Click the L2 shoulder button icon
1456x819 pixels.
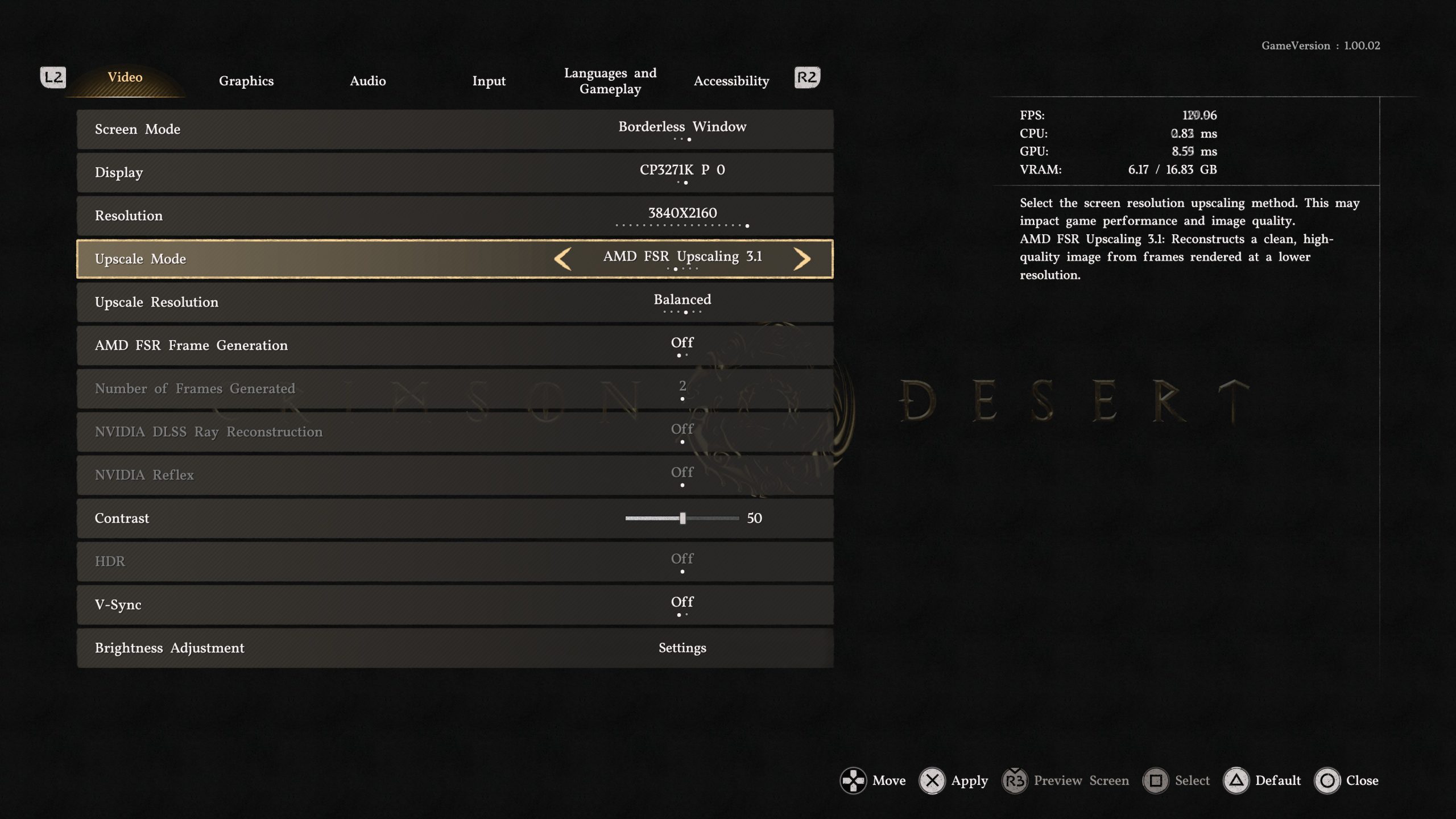(x=53, y=77)
